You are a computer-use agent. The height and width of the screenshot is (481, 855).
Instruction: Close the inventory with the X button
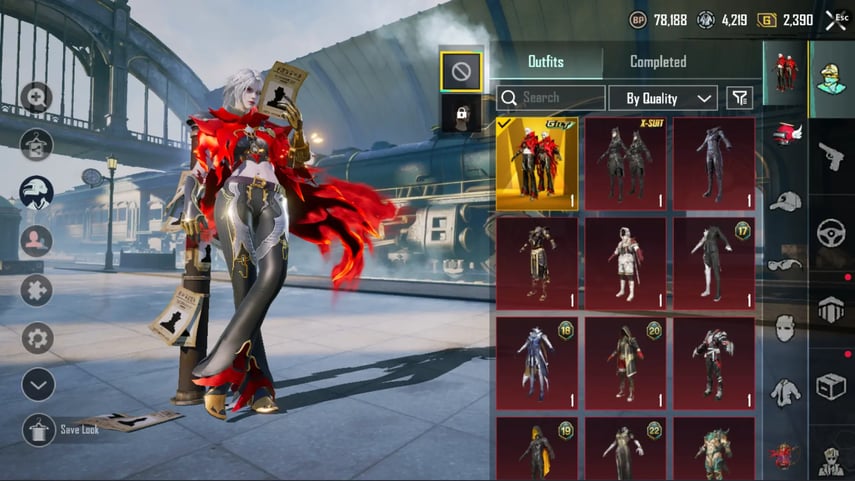coord(834,20)
